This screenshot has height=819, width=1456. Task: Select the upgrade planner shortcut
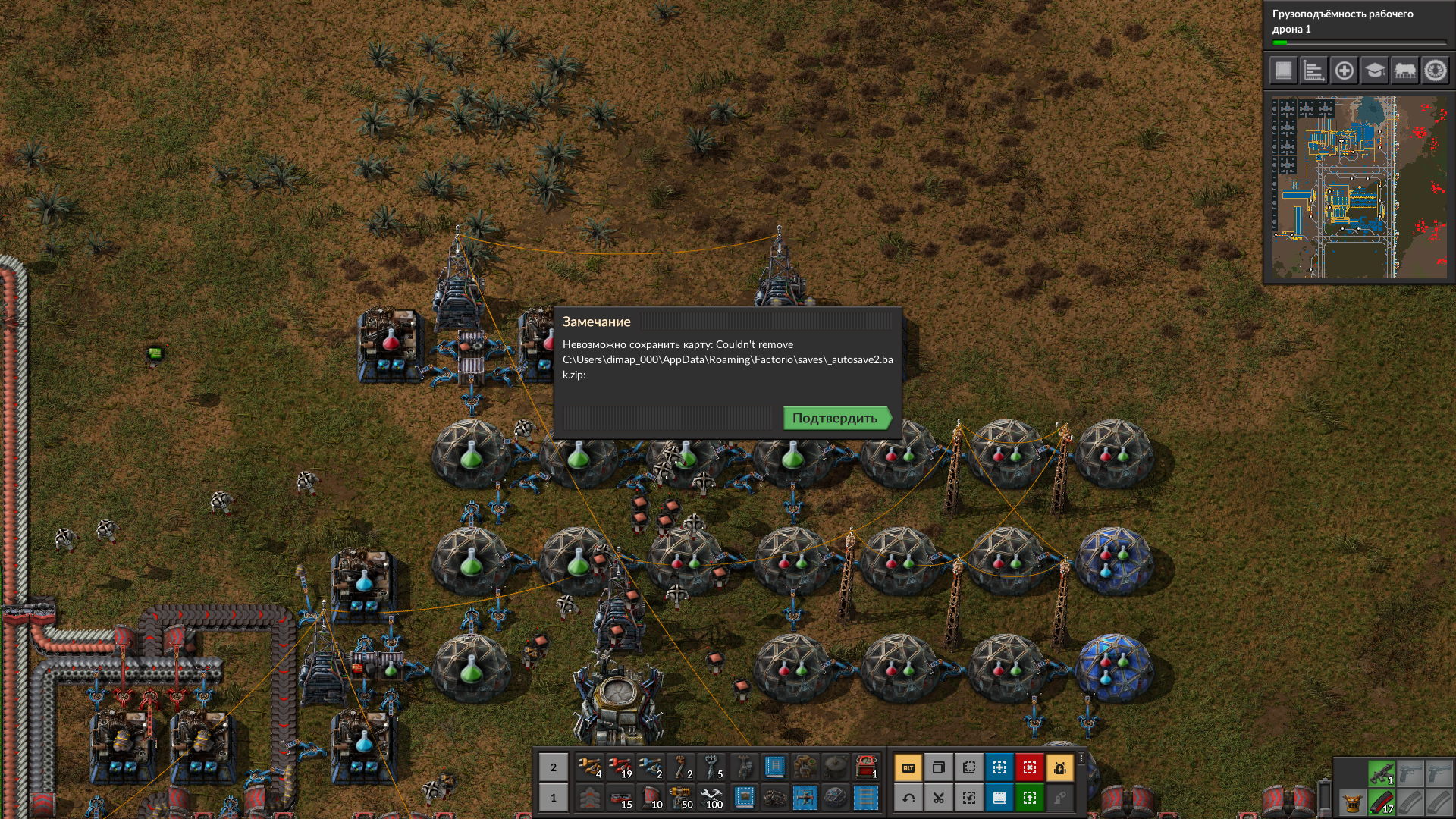click(1030, 799)
